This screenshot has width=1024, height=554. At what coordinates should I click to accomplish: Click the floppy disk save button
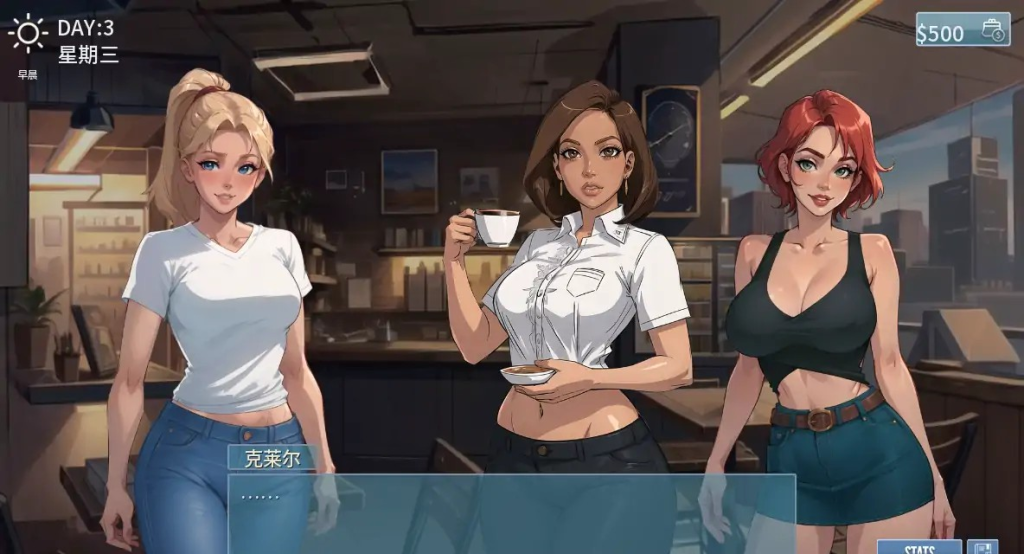[x=982, y=547]
